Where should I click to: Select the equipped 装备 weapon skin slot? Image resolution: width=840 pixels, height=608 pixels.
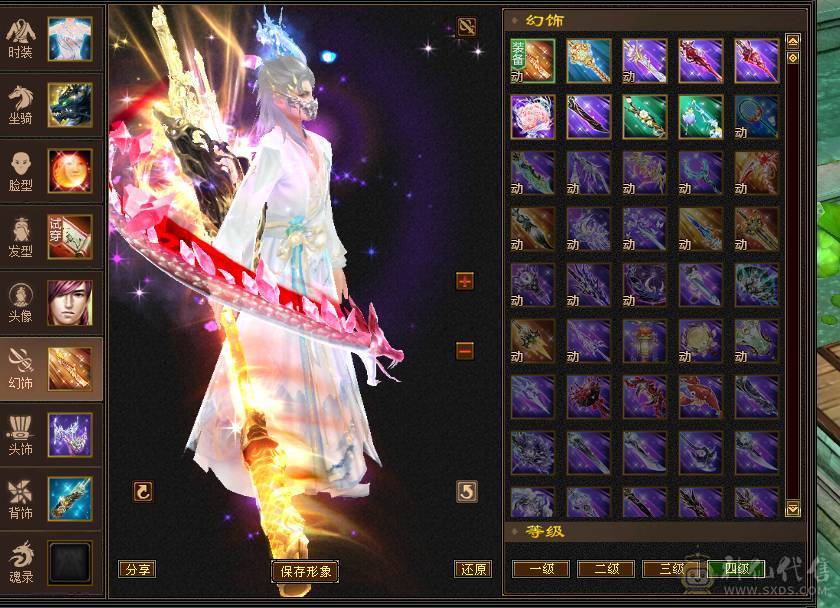tap(532, 60)
